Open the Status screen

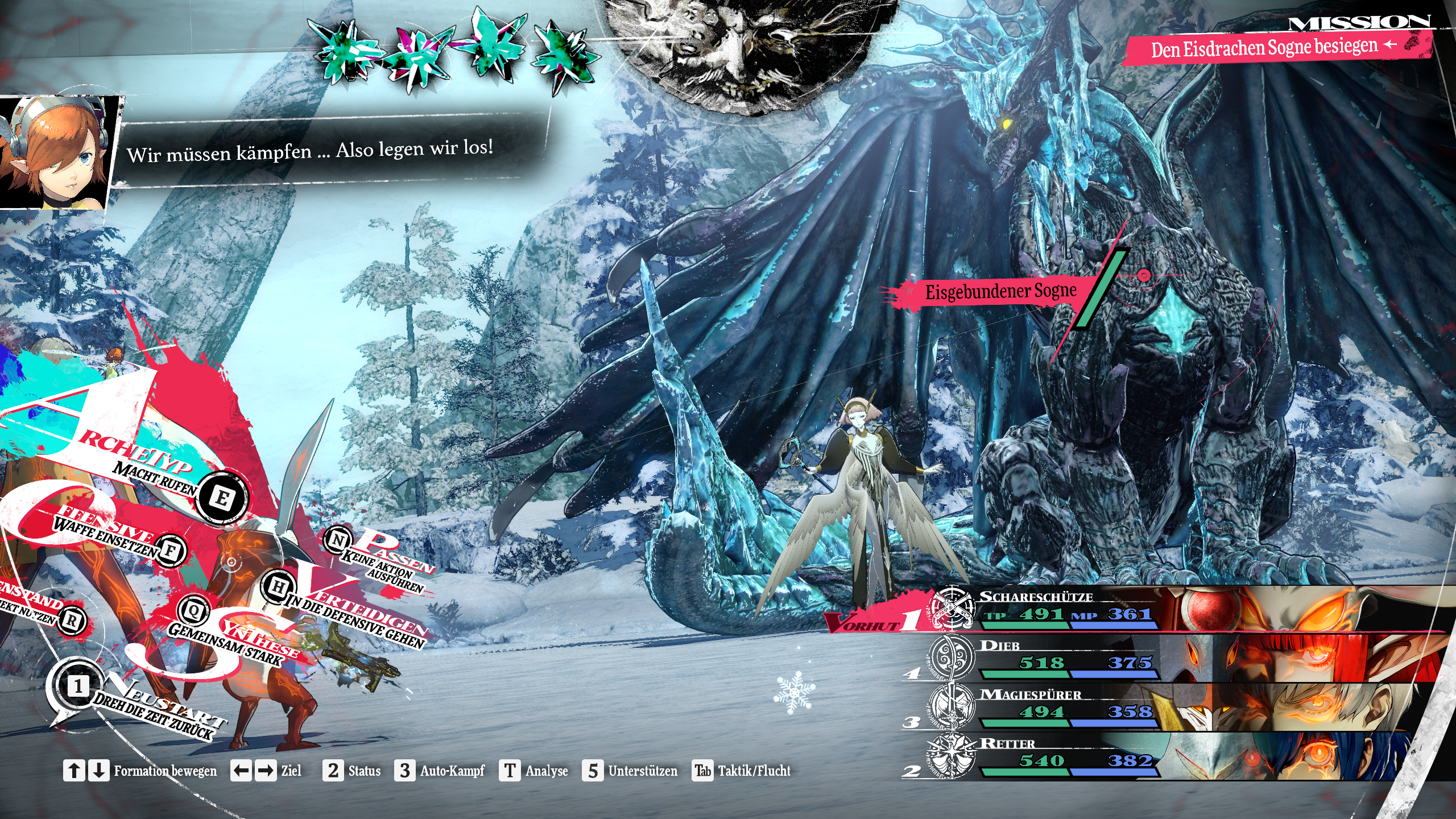coord(353,771)
